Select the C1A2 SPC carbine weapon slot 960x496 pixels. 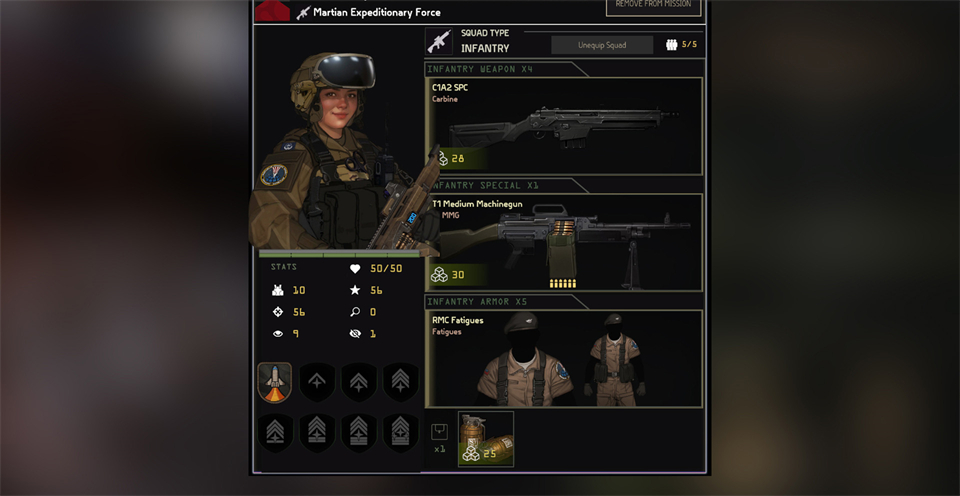click(x=564, y=124)
